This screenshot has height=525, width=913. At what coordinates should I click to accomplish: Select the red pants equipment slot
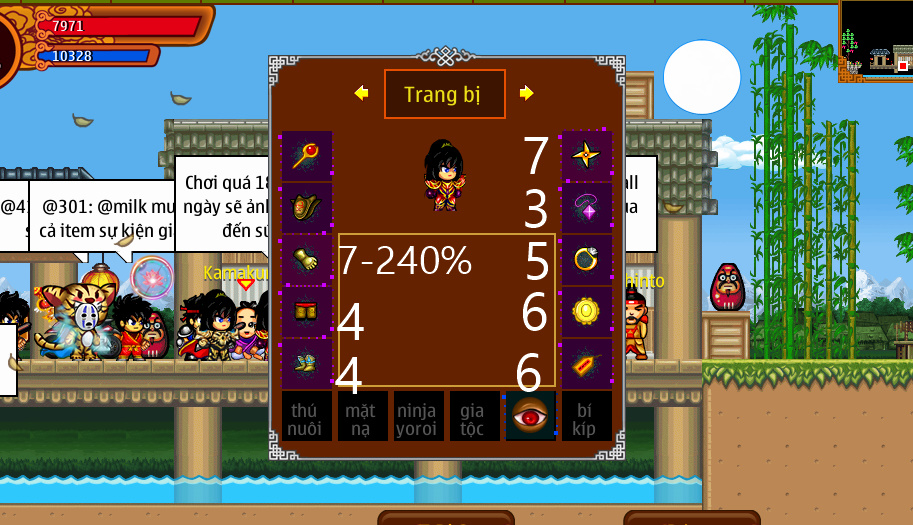(307, 311)
